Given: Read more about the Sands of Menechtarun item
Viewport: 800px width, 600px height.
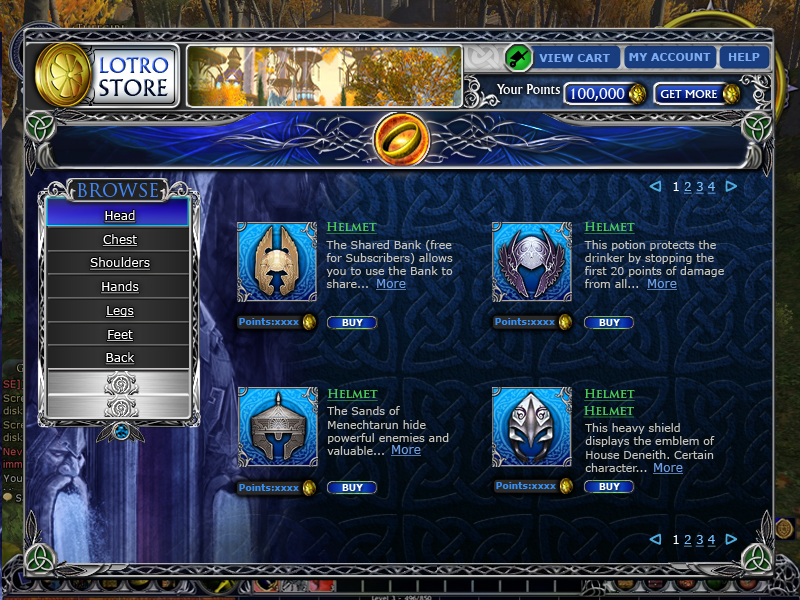Looking at the screenshot, I should 405,450.
